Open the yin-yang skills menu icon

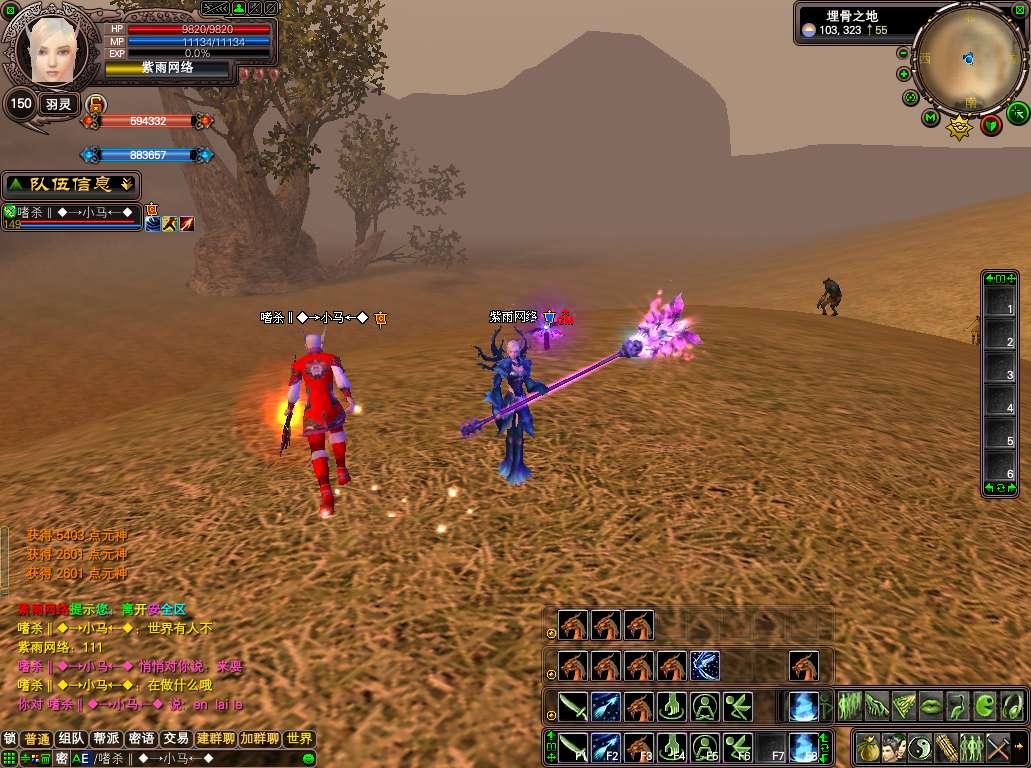(x=919, y=747)
